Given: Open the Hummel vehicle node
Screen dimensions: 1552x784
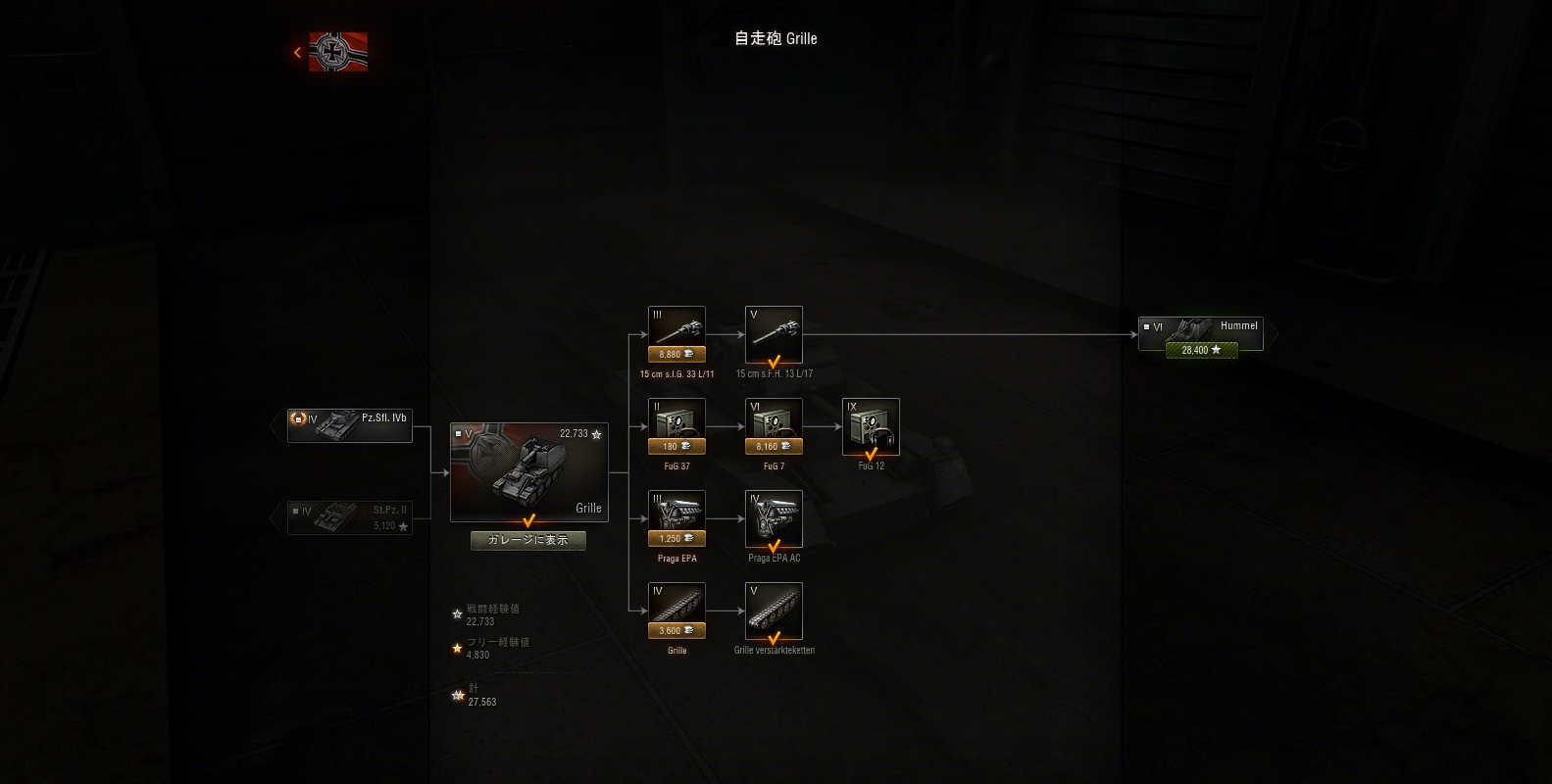Looking at the screenshot, I should click(1201, 327).
